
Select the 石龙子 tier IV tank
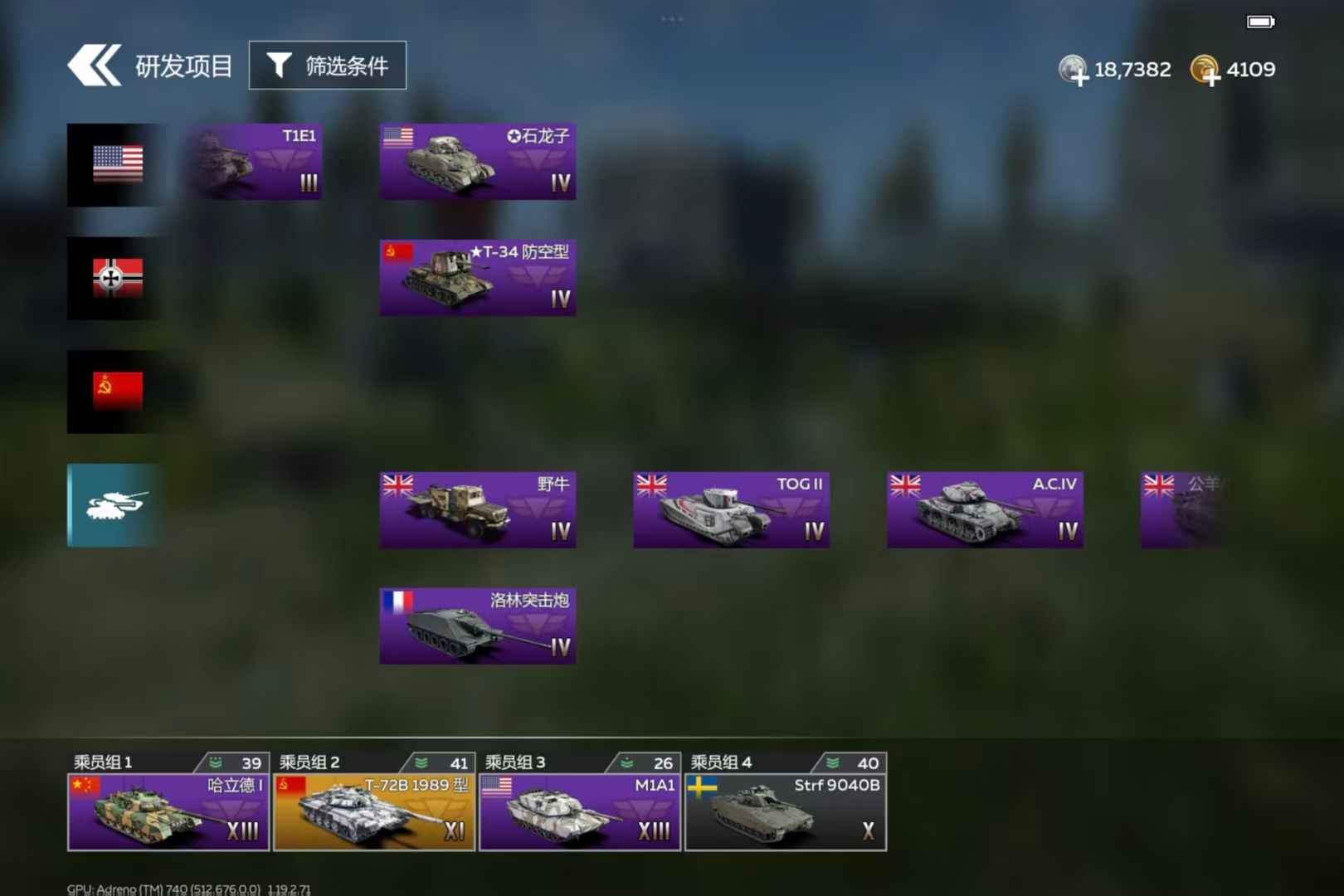tap(478, 162)
